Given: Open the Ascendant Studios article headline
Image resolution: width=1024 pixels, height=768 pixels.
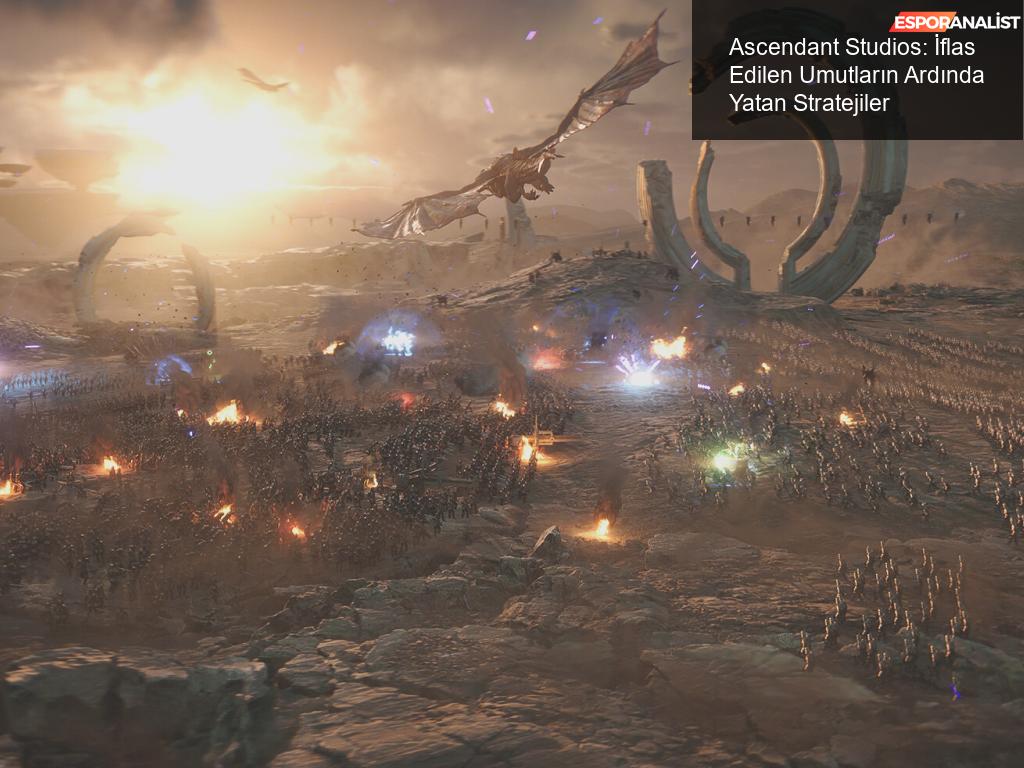Looking at the screenshot, I should (x=856, y=75).
